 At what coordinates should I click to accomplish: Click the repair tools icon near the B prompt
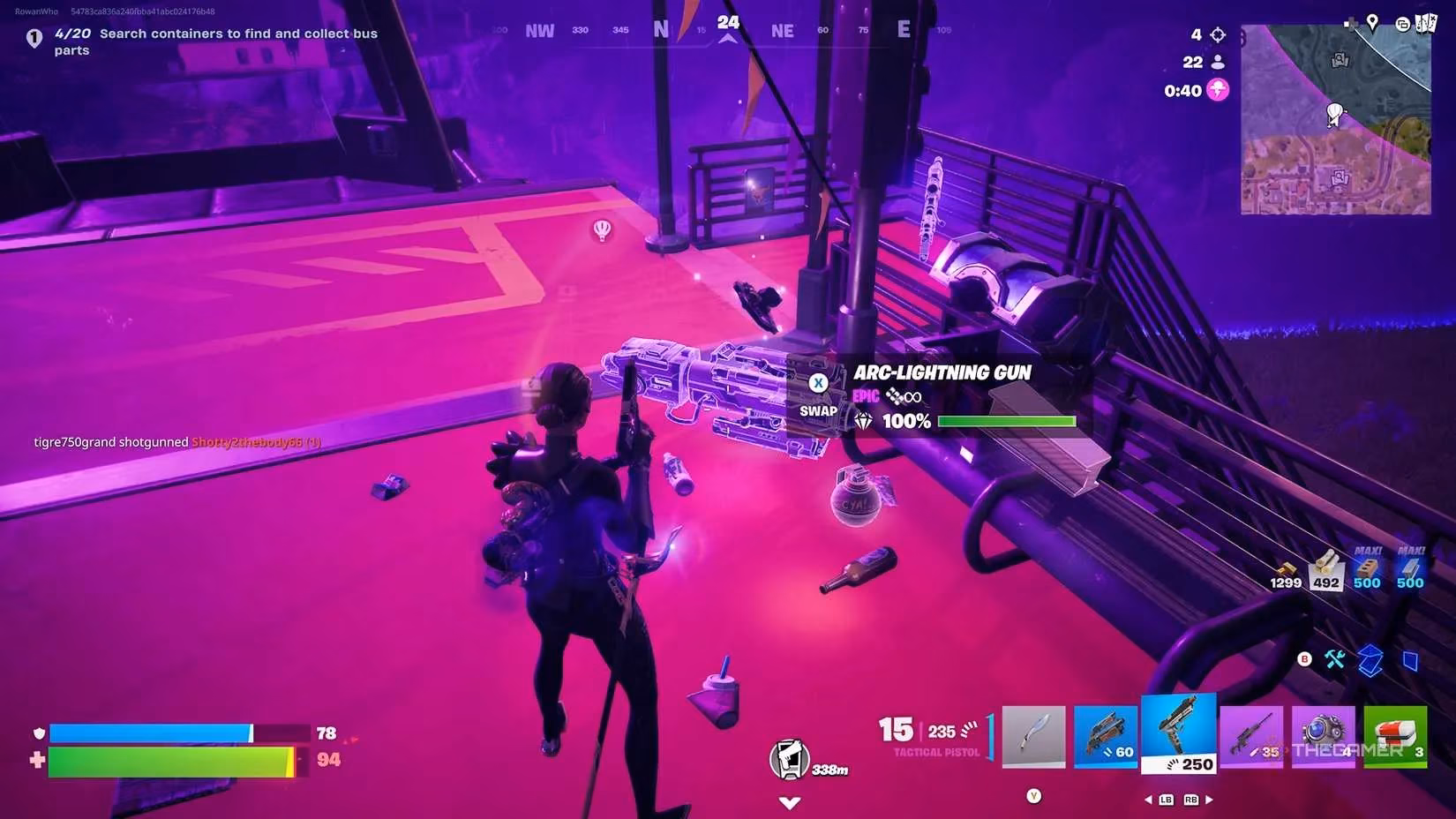[1335, 658]
